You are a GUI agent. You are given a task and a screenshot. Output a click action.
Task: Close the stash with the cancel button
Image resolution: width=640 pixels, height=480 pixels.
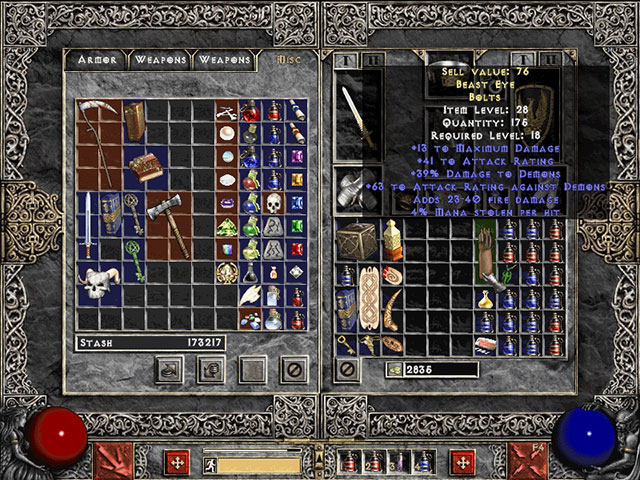[295, 369]
